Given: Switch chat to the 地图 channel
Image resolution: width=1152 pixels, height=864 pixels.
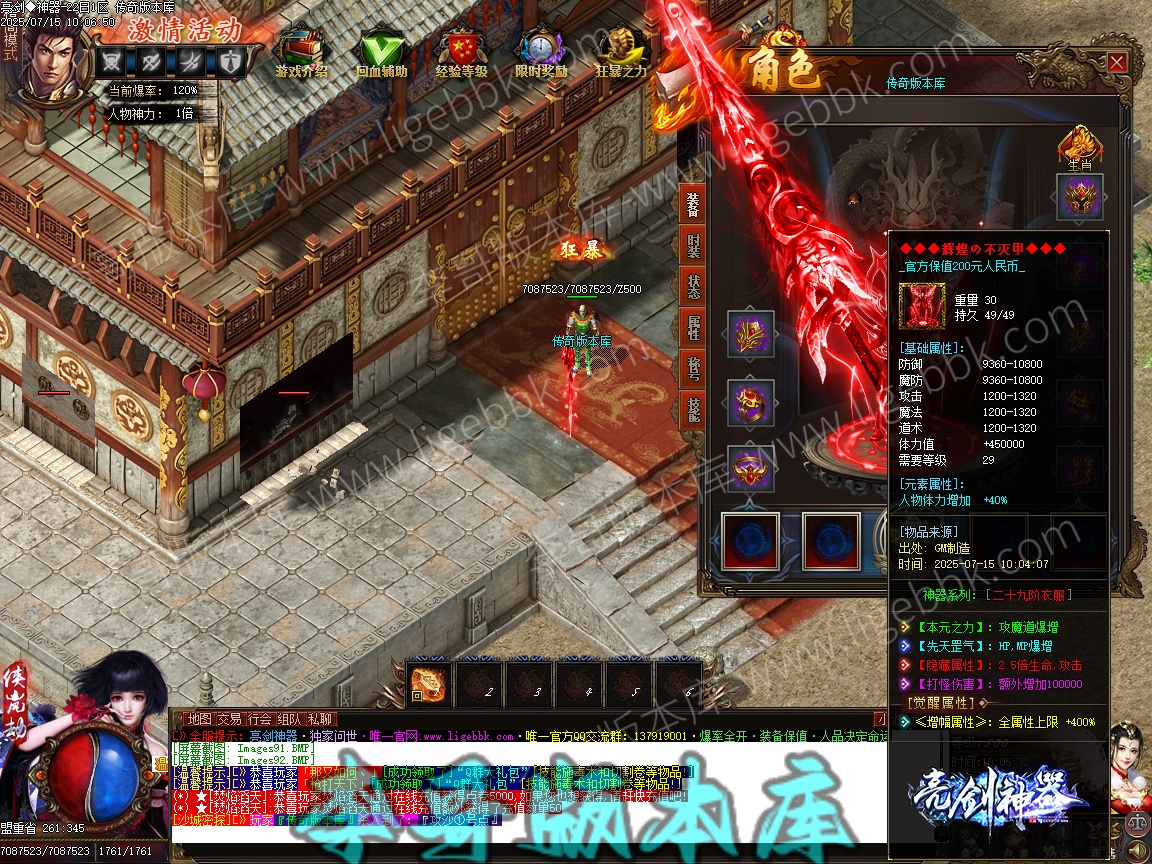Looking at the screenshot, I should tap(200, 719).
